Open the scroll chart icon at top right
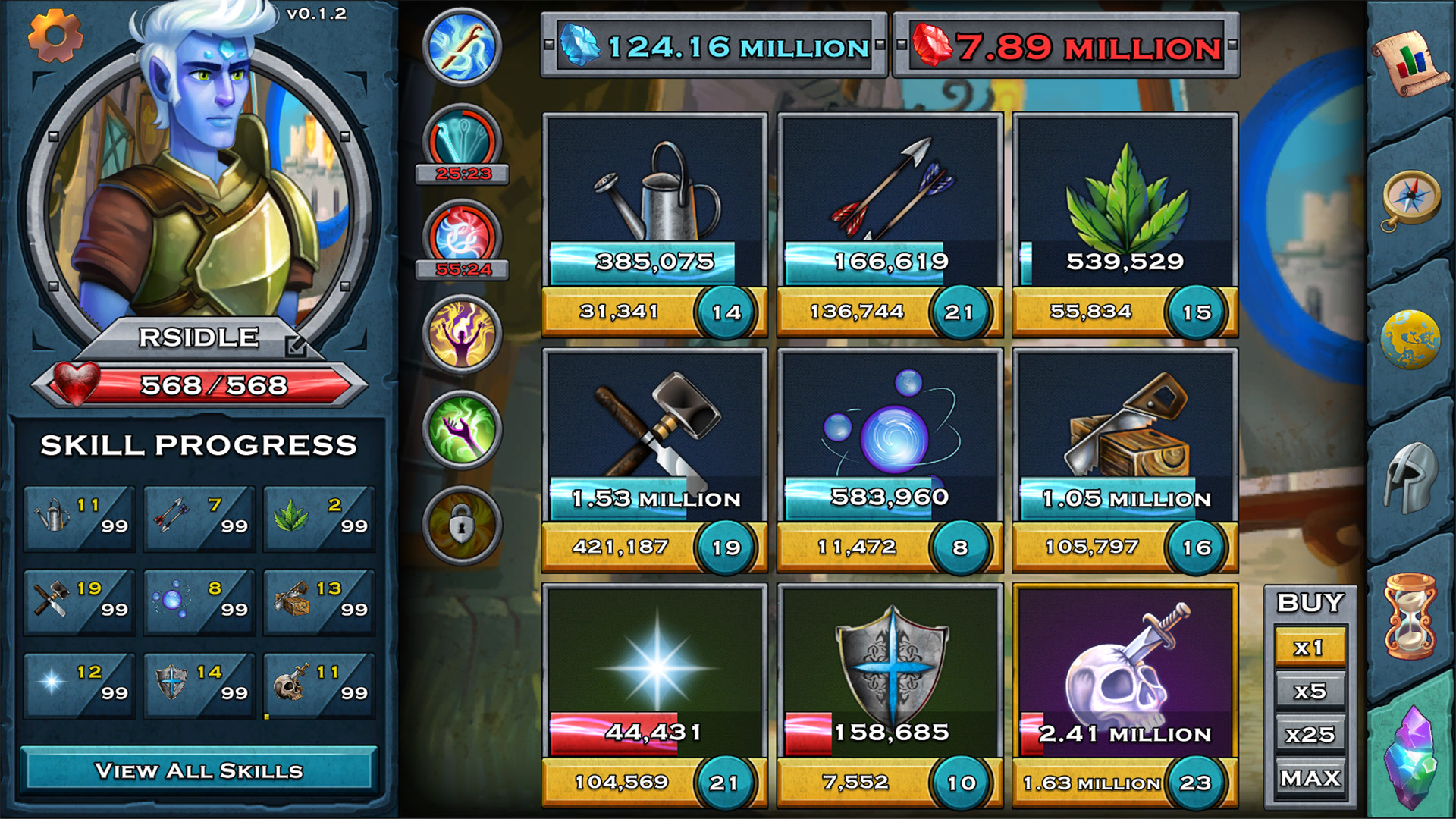1456x819 pixels. pos(1412,61)
